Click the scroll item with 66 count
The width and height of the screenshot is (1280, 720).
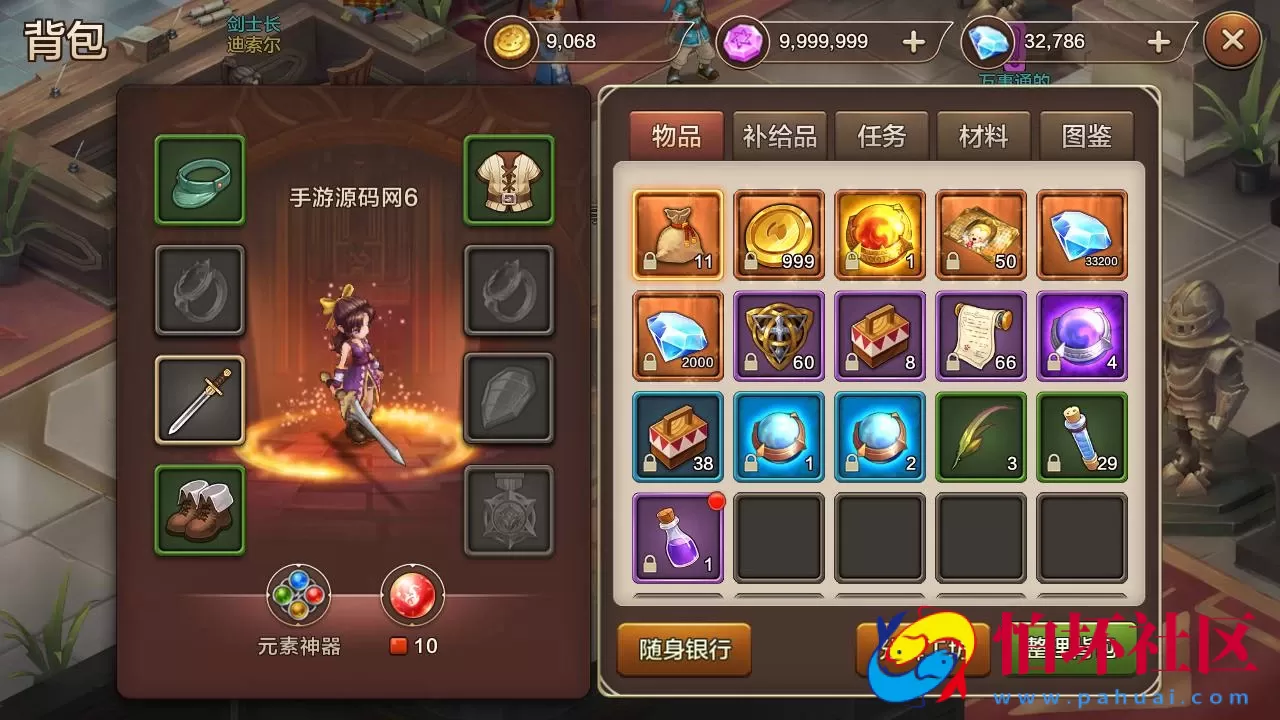coord(980,336)
